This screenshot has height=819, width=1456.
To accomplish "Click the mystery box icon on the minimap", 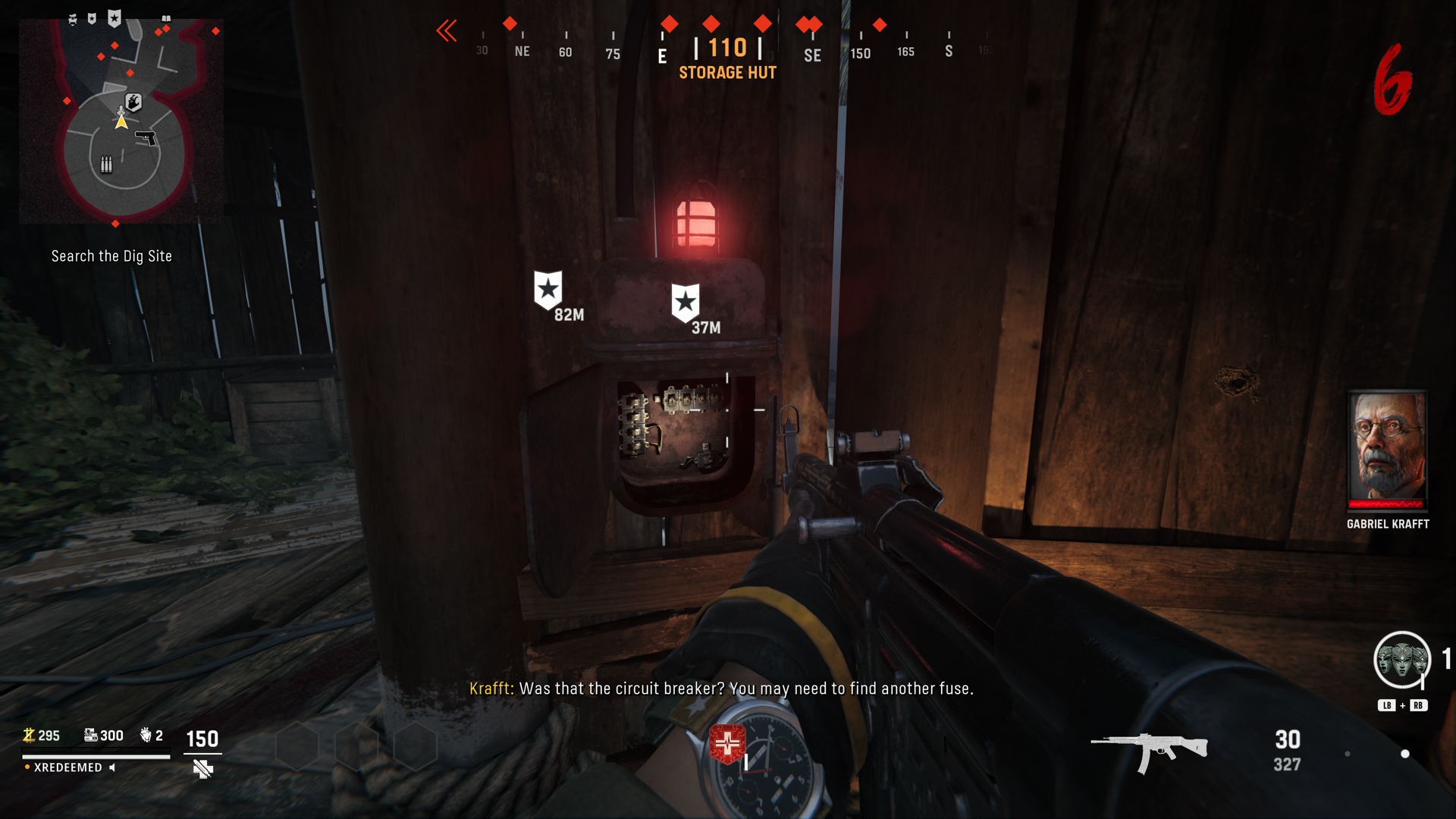I will [132, 102].
